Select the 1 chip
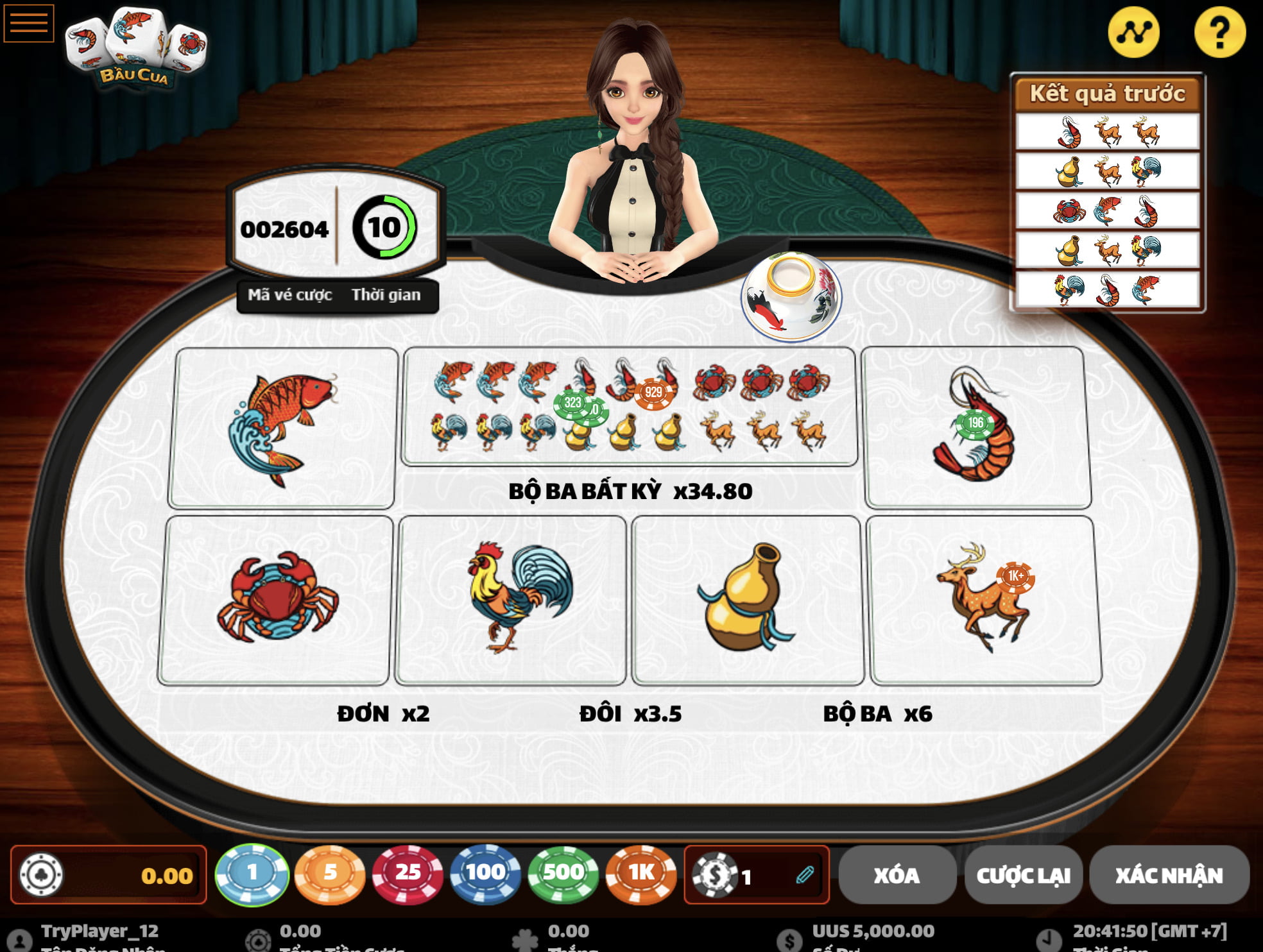Viewport: 1263px width, 952px height. point(252,874)
